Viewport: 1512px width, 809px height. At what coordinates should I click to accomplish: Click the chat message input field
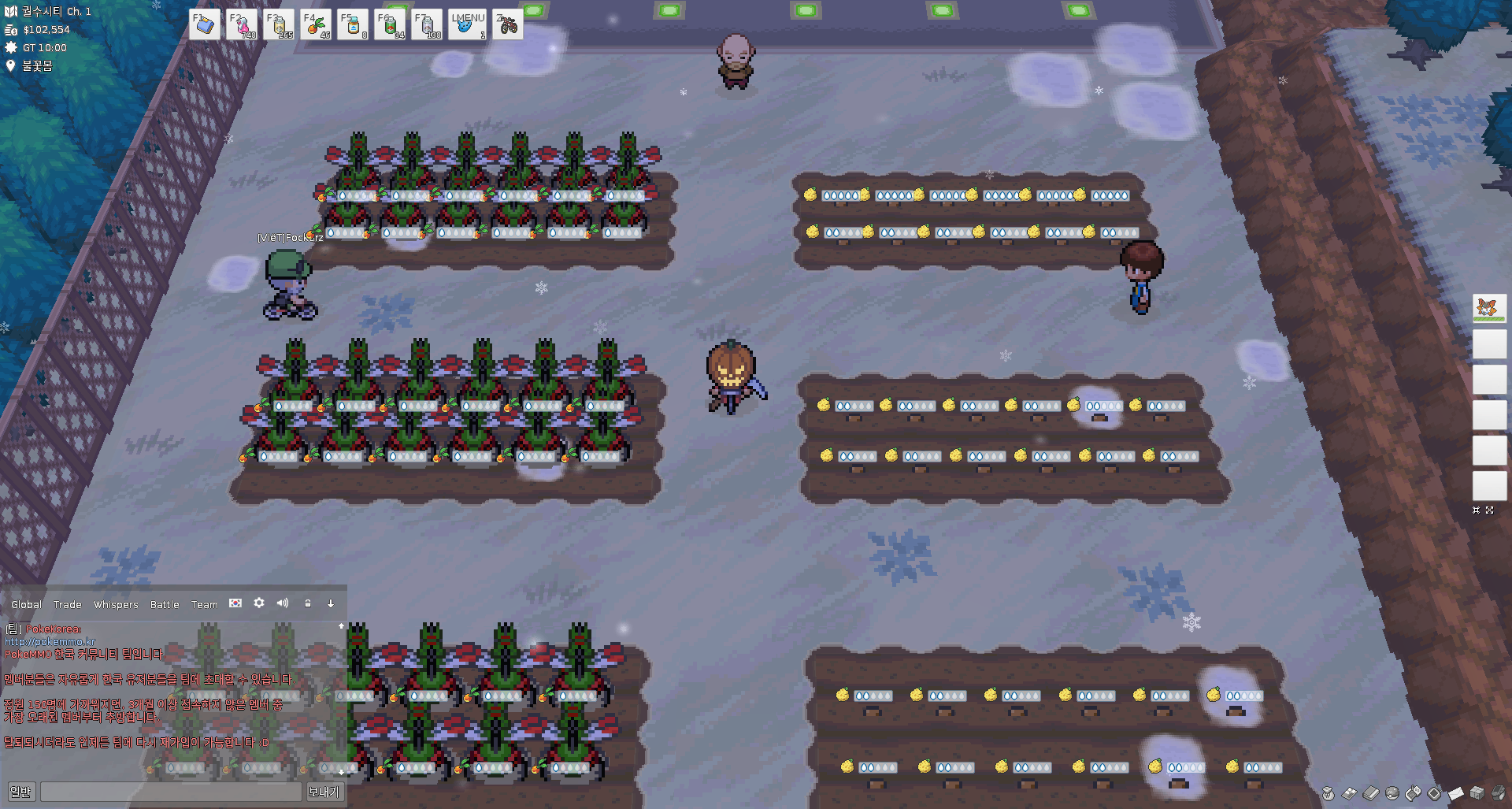click(x=170, y=792)
